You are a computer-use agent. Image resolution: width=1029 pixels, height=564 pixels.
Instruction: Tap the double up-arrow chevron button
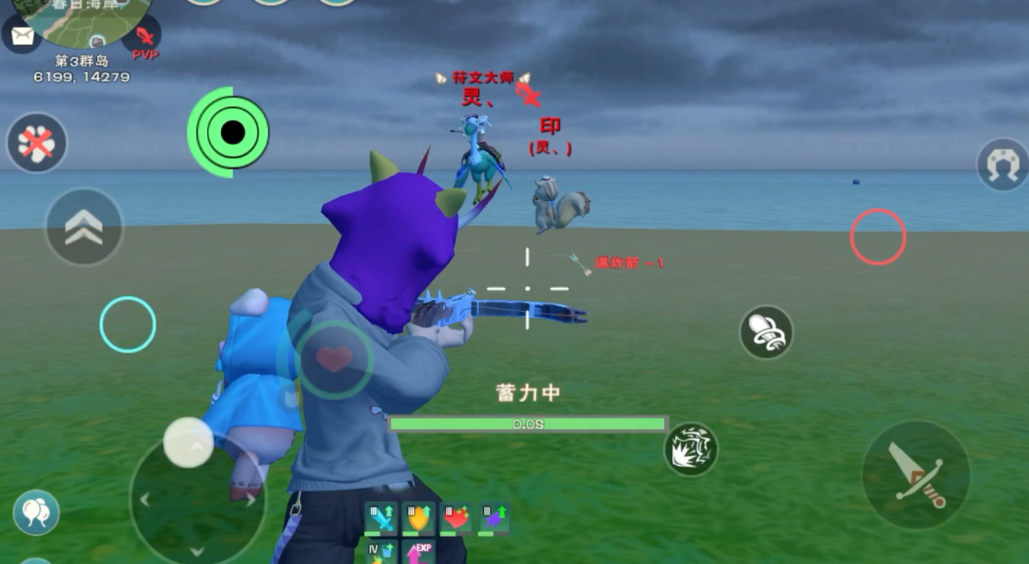point(84,227)
